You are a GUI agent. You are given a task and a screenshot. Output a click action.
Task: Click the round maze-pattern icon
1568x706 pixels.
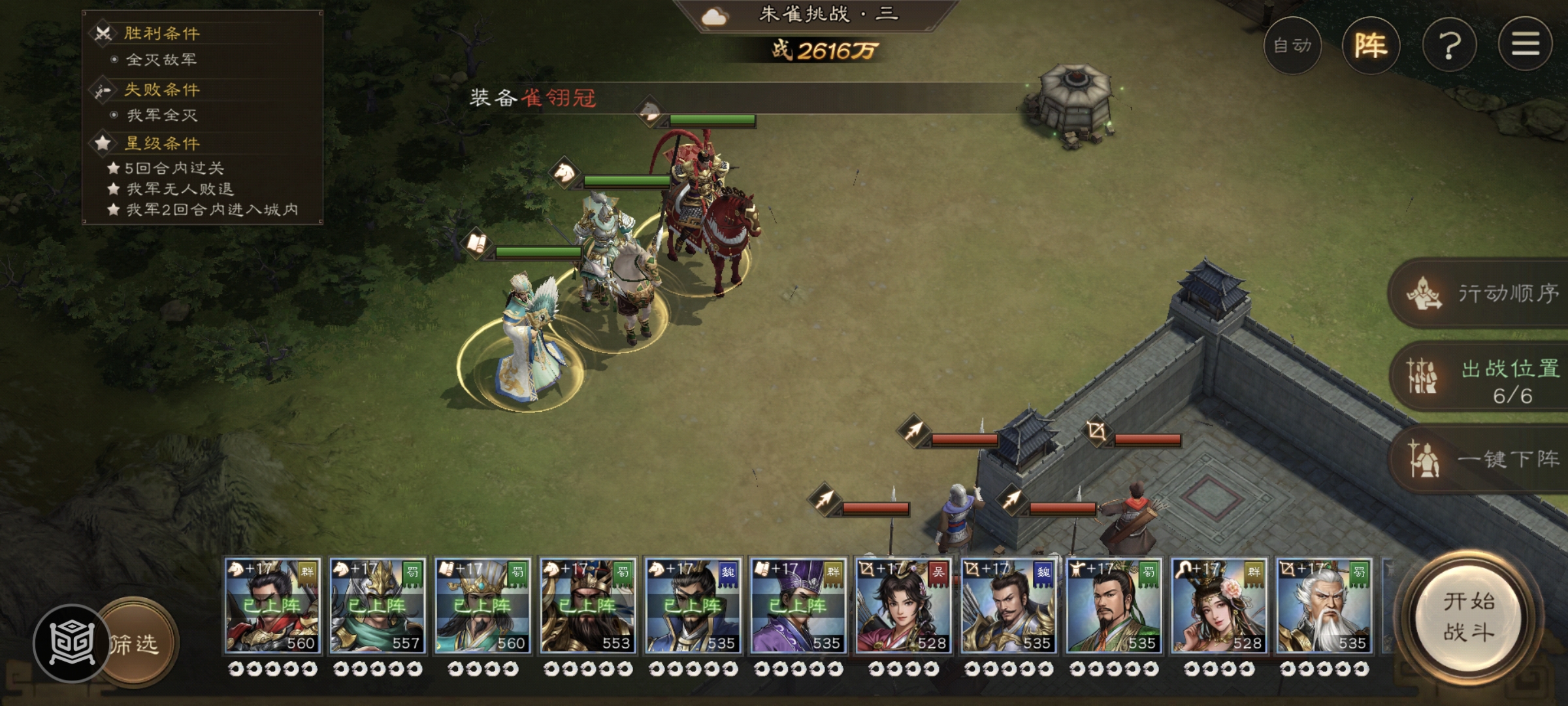72,643
